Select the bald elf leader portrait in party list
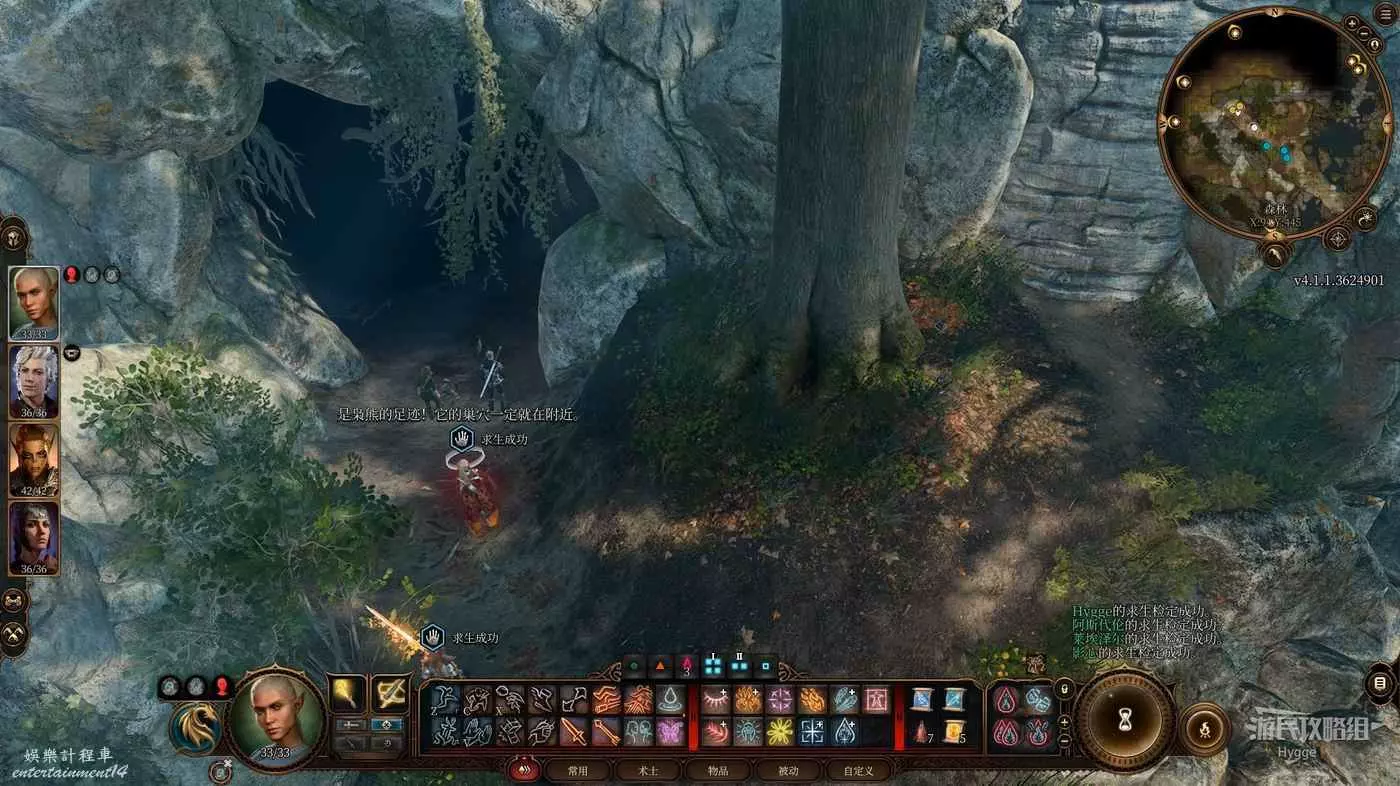The height and width of the screenshot is (786, 1400). pos(34,303)
